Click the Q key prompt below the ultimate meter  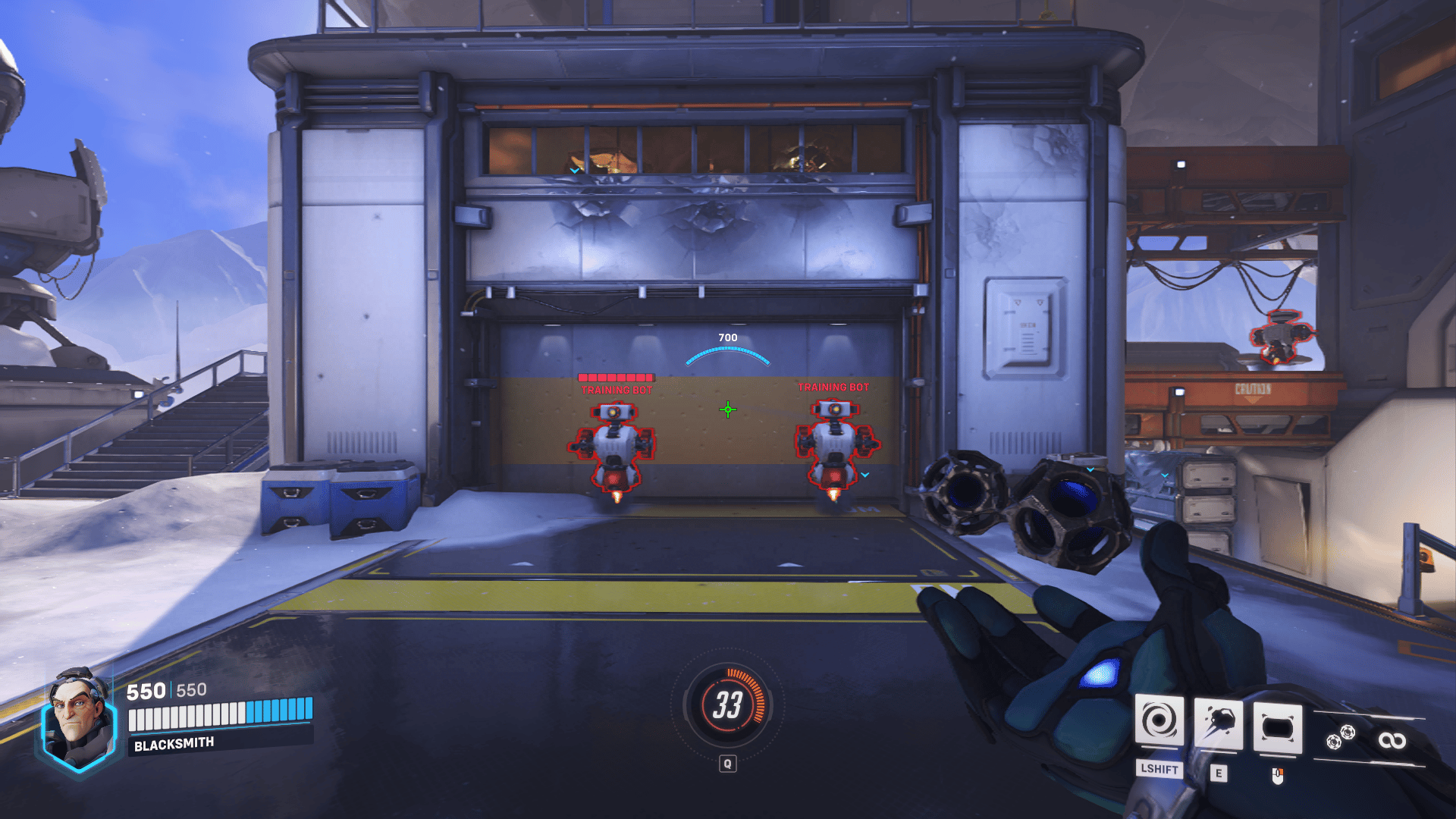tap(729, 764)
